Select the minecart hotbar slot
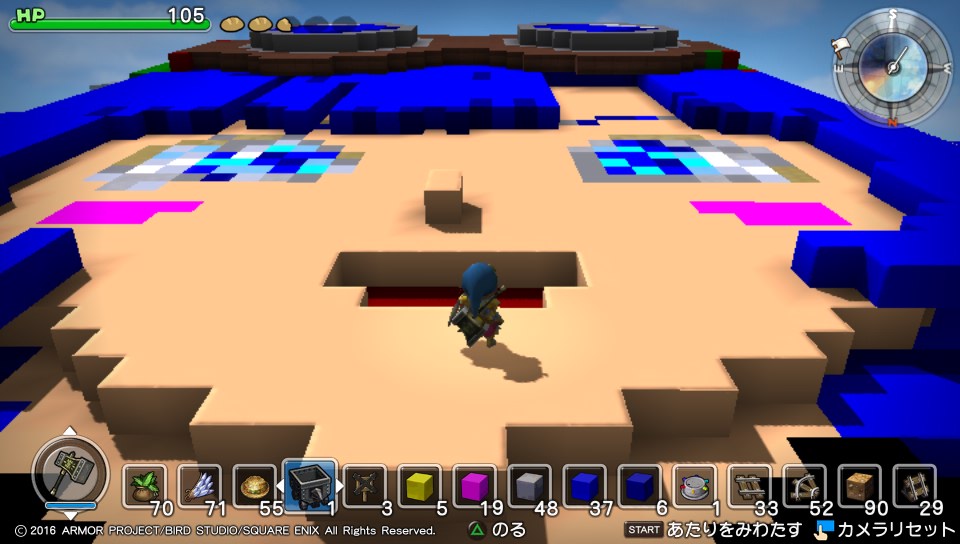This screenshot has height=544, width=960. [309, 486]
